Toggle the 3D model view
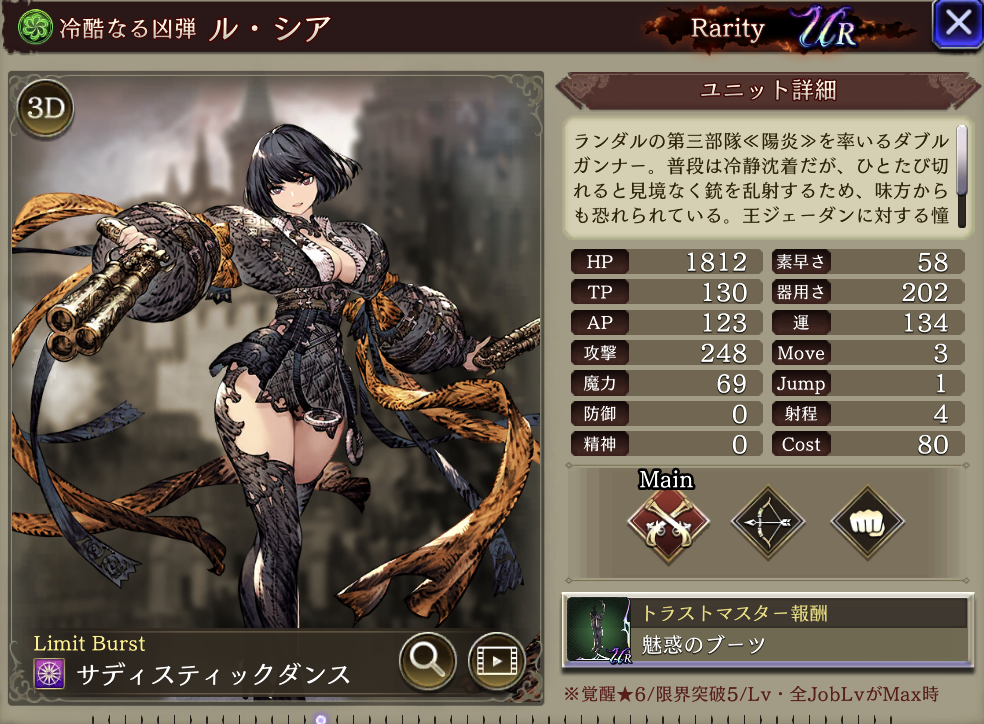The image size is (984, 724). pos(45,109)
